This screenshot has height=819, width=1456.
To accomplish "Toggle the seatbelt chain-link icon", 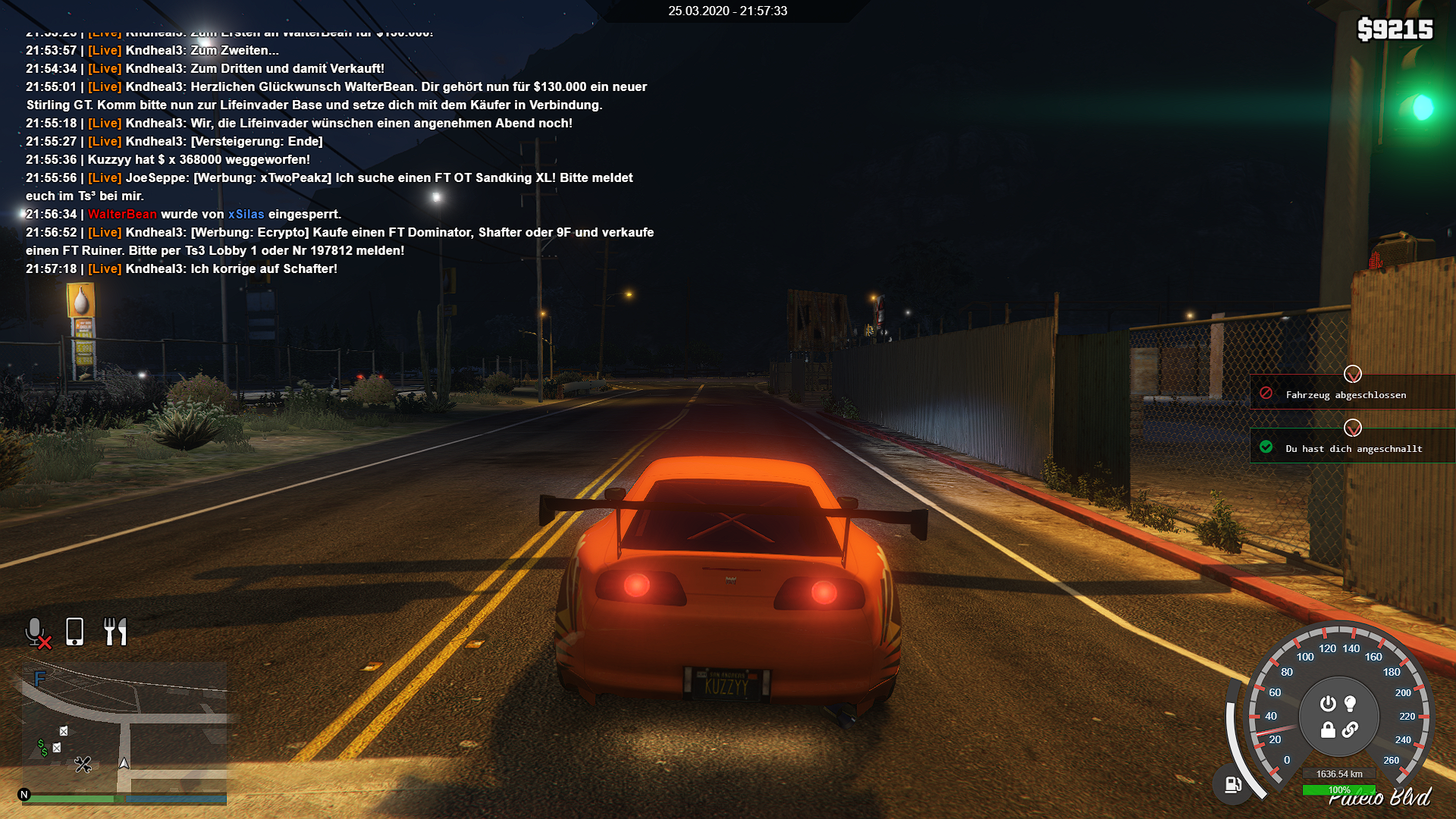I will click(x=1351, y=730).
